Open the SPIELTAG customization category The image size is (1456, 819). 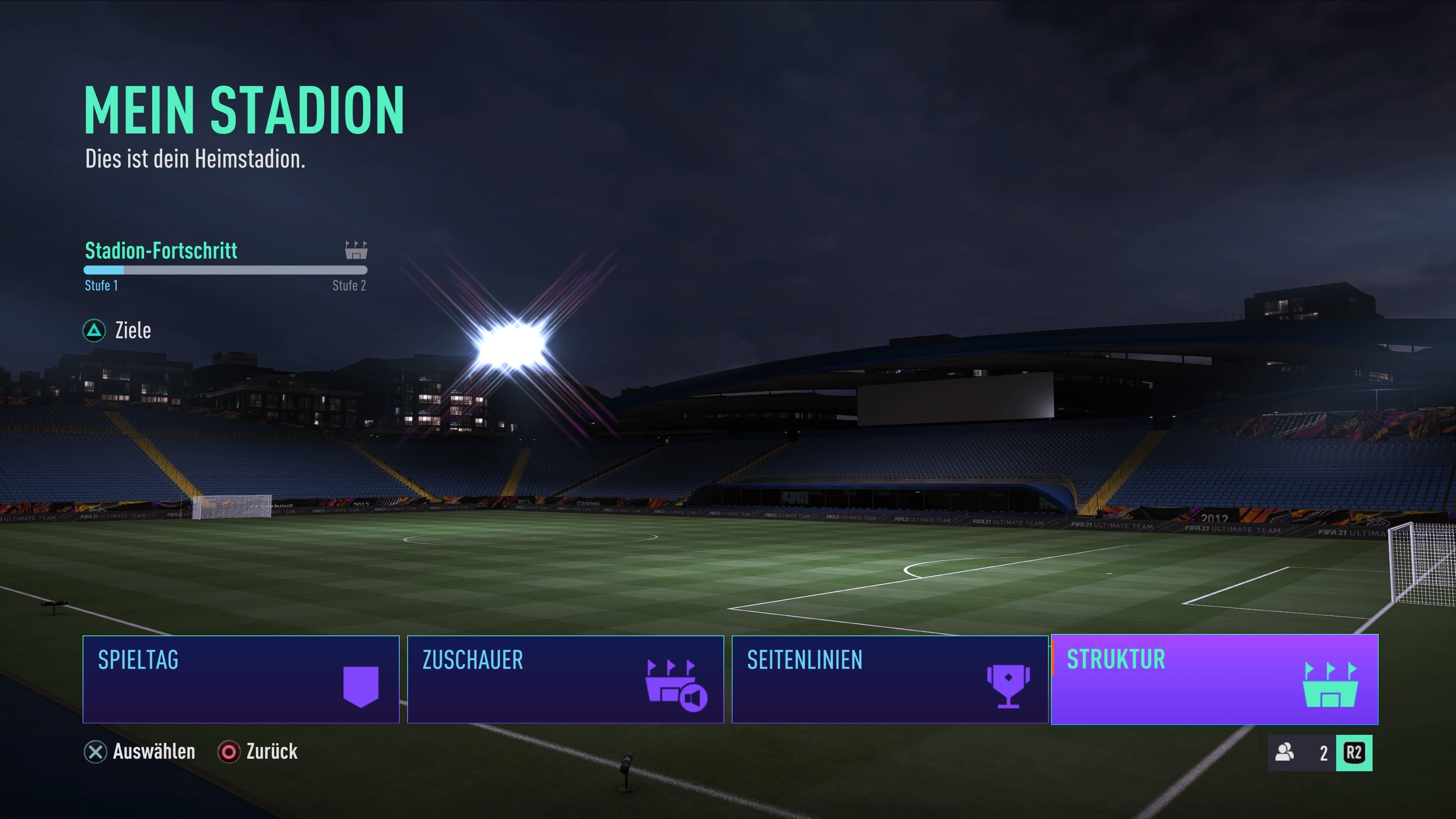point(242,680)
